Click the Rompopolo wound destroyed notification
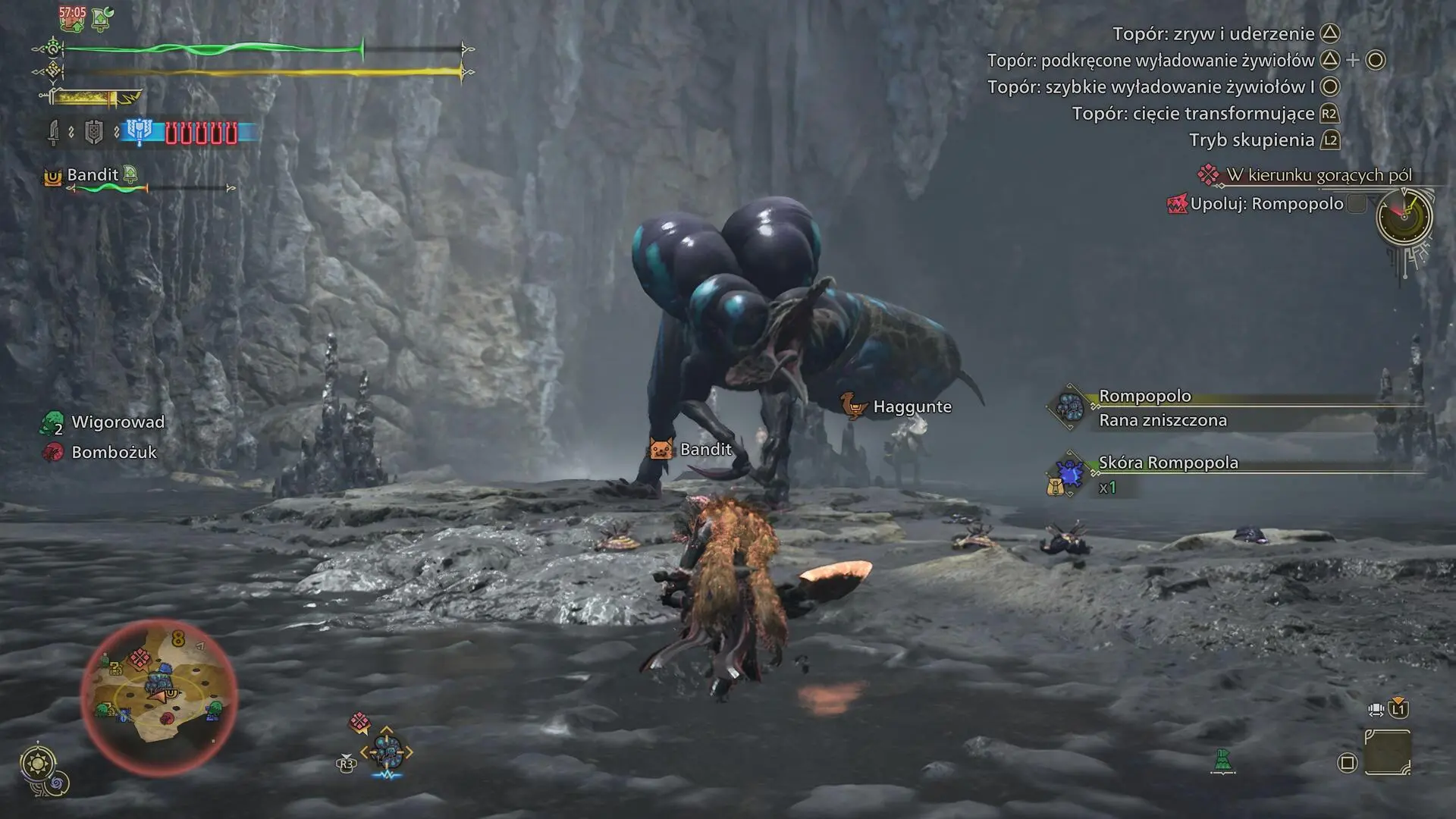1456x819 pixels. coord(1162,420)
